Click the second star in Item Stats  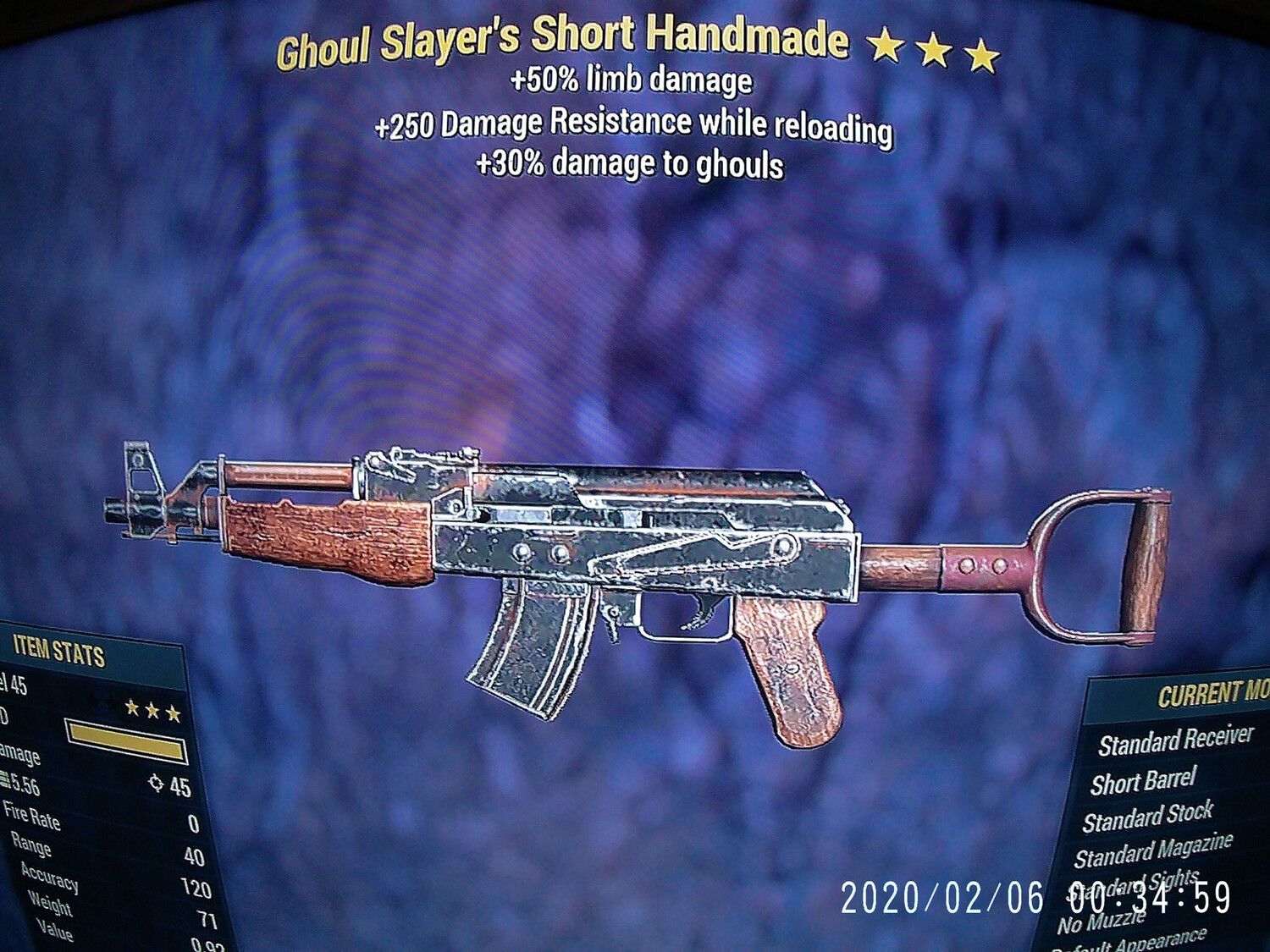pyautogui.click(x=152, y=712)
